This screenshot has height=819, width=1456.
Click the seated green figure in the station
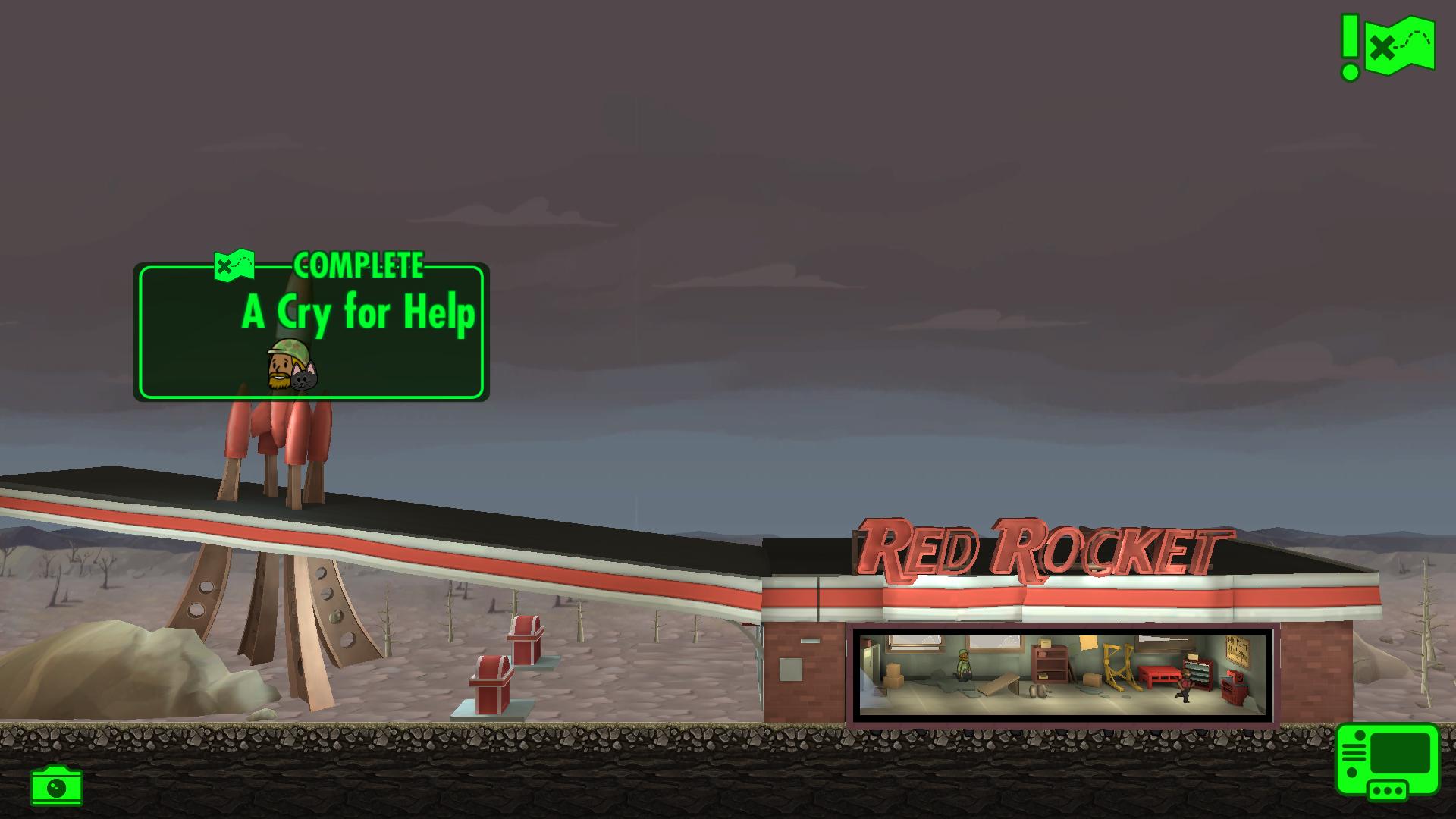tap(962, 664)
